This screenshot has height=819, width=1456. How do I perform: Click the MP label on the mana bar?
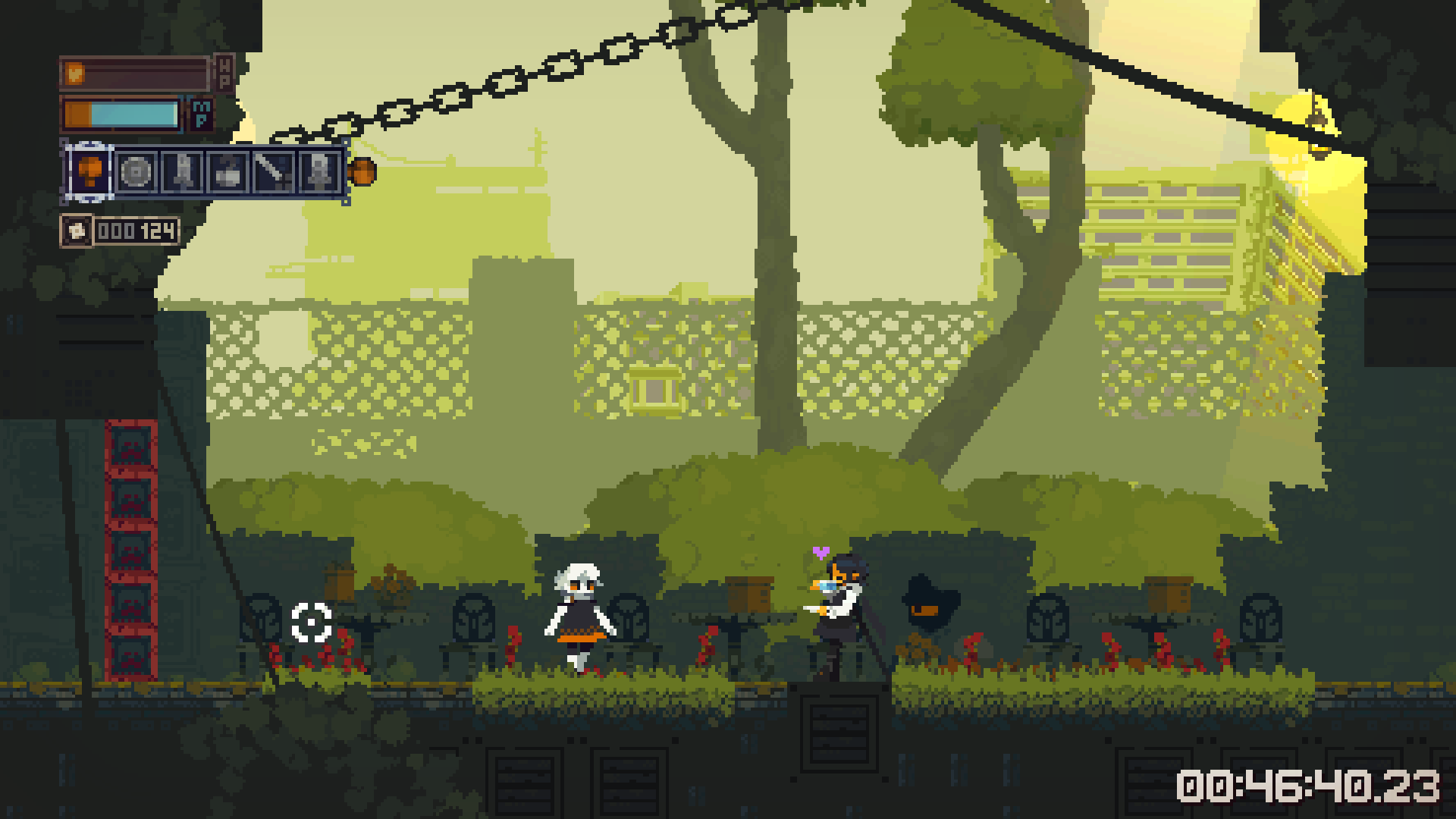(200, 115)
